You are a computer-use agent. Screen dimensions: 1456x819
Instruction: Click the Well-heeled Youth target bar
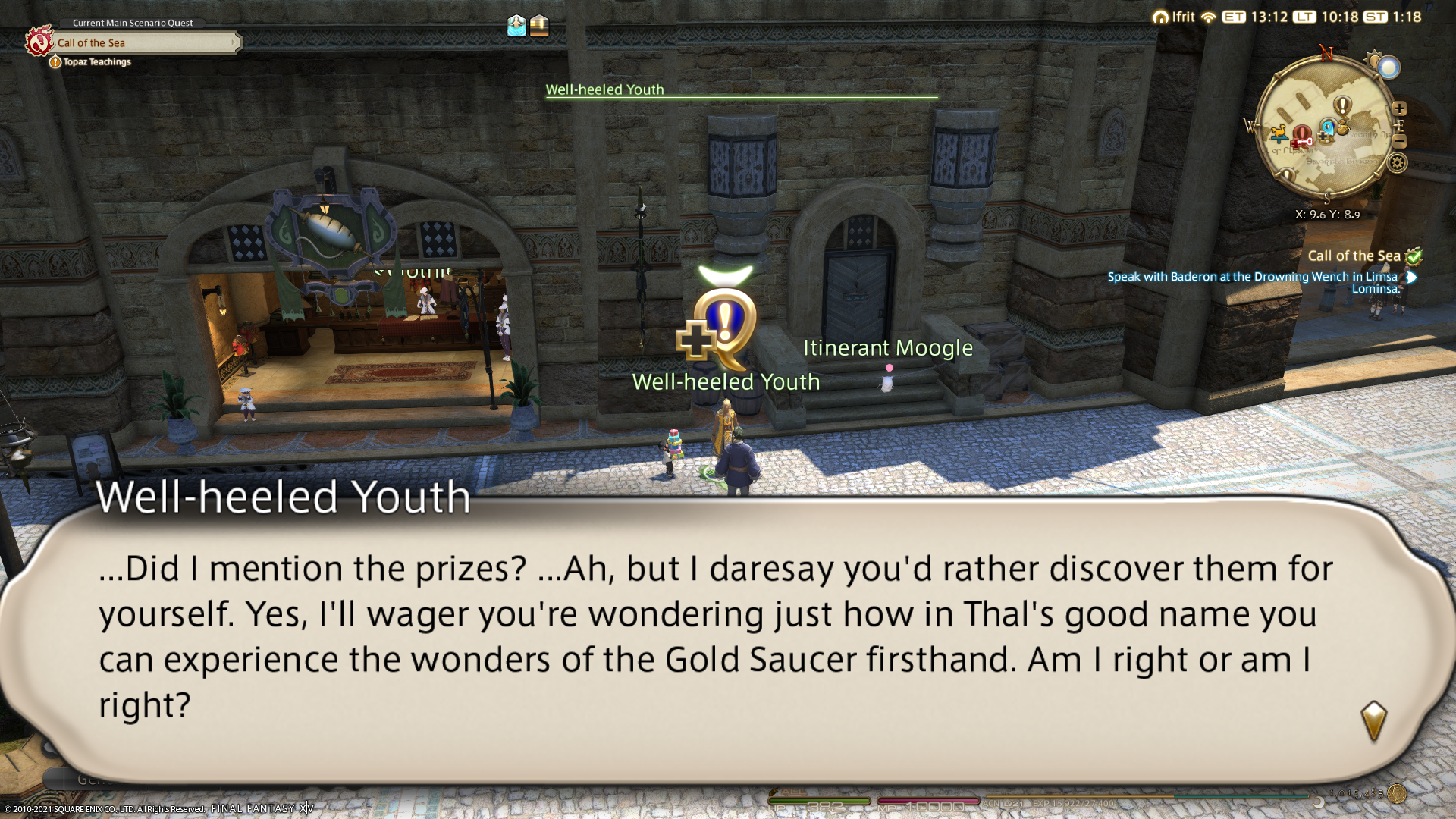(741, 92)
